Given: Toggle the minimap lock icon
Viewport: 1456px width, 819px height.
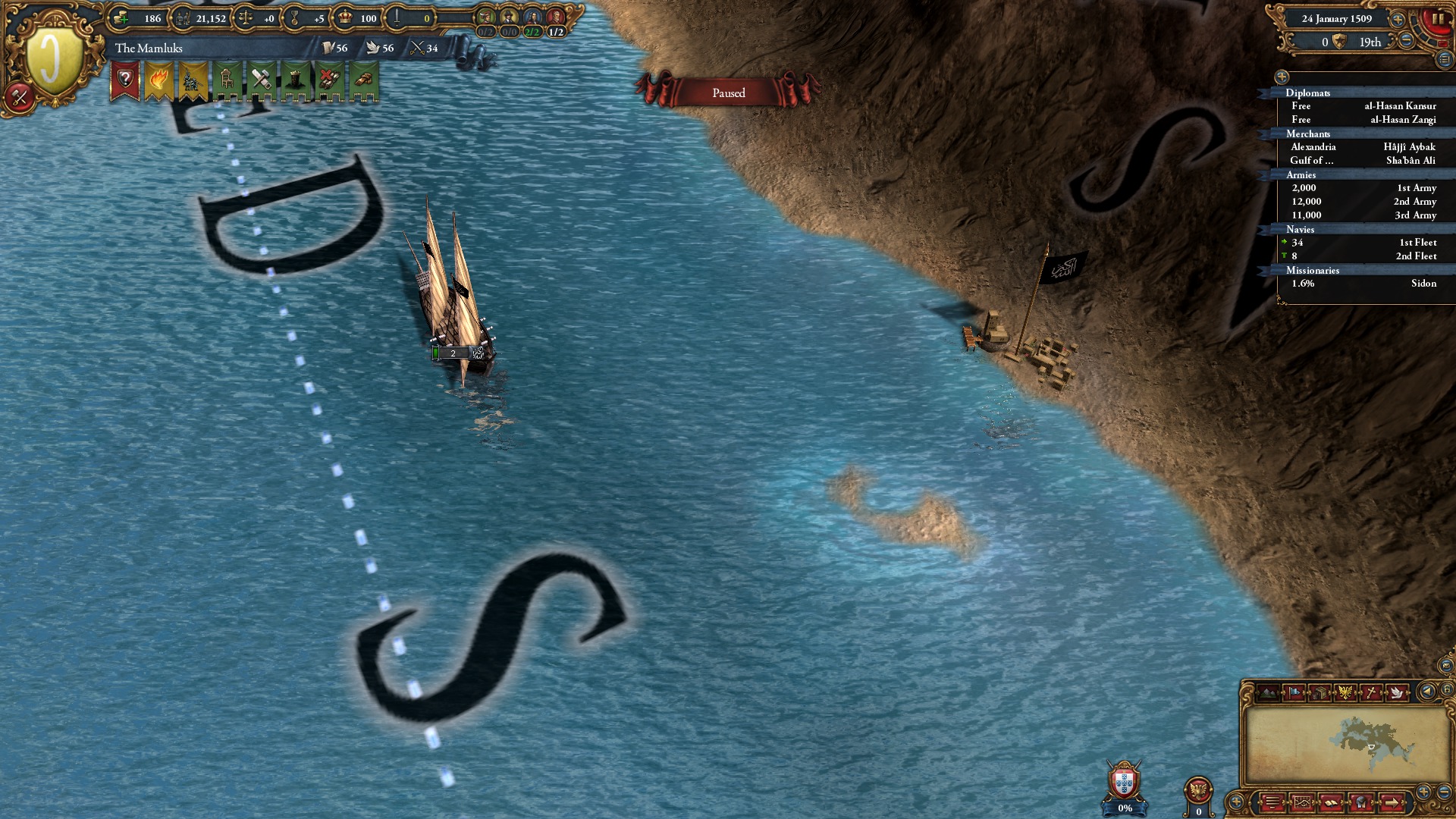Looking at the screenshot, I should 1446,691.
